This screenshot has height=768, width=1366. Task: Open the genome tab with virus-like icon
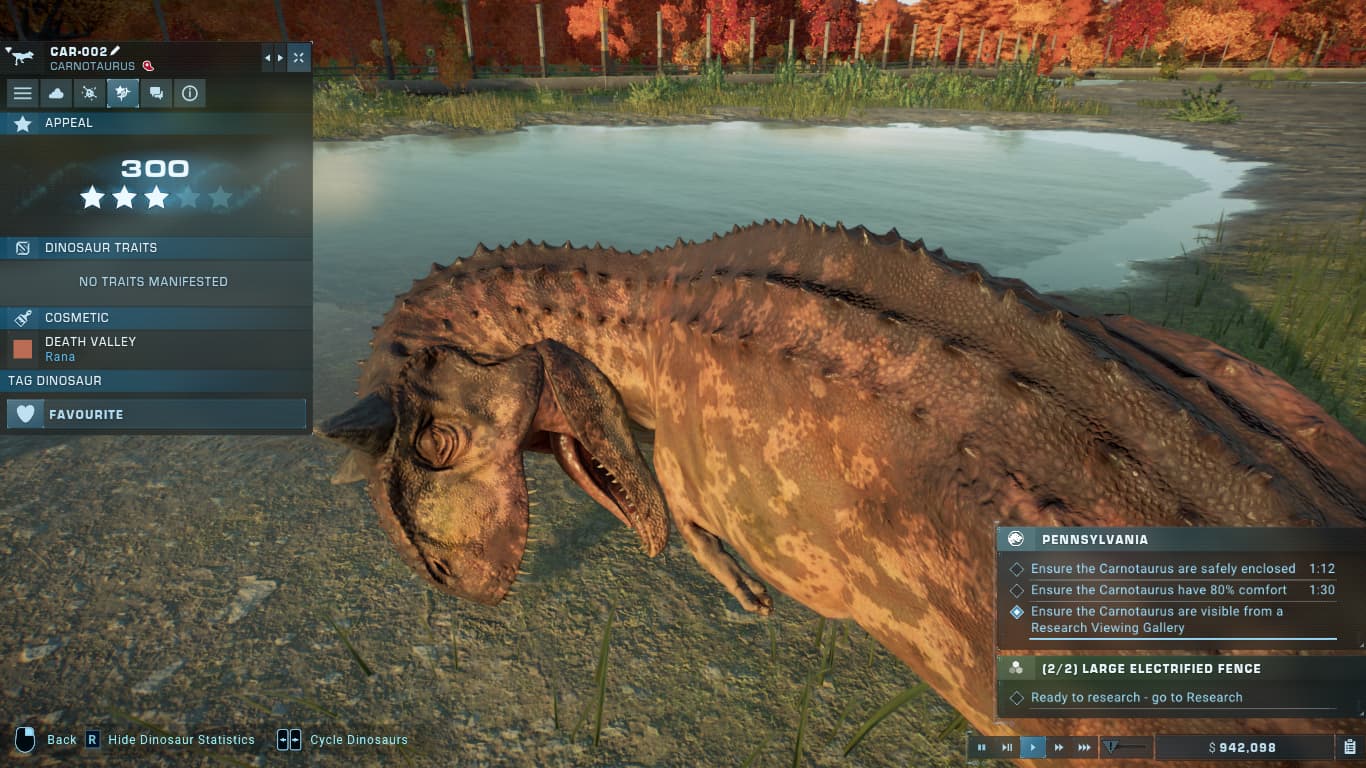[89, 93]
